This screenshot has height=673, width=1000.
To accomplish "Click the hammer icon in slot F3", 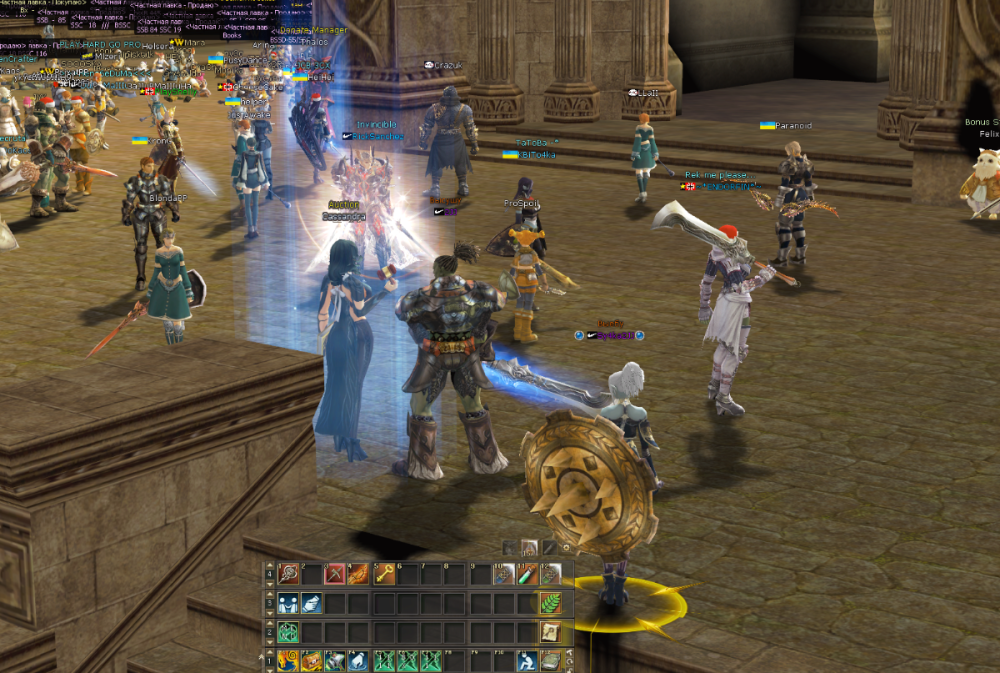I will pos(335,661).
